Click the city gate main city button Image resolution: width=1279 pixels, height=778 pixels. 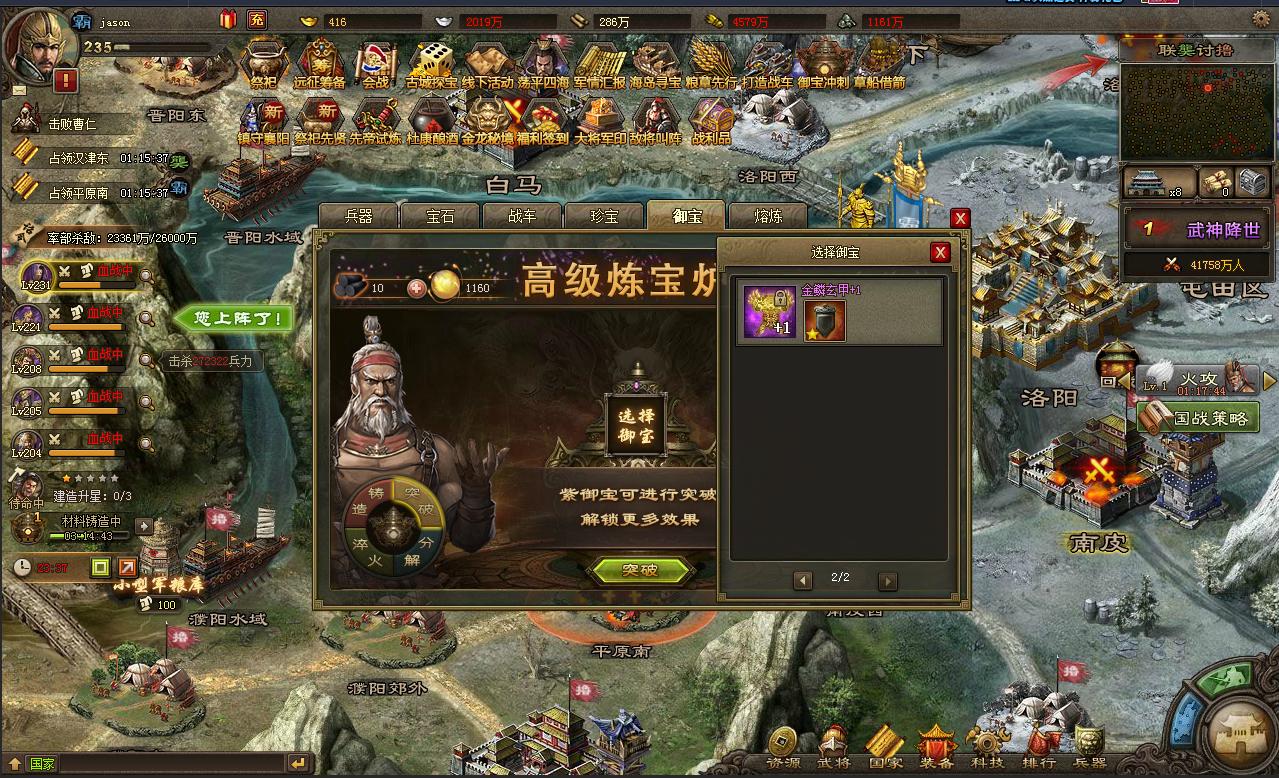click(1239, 735)
